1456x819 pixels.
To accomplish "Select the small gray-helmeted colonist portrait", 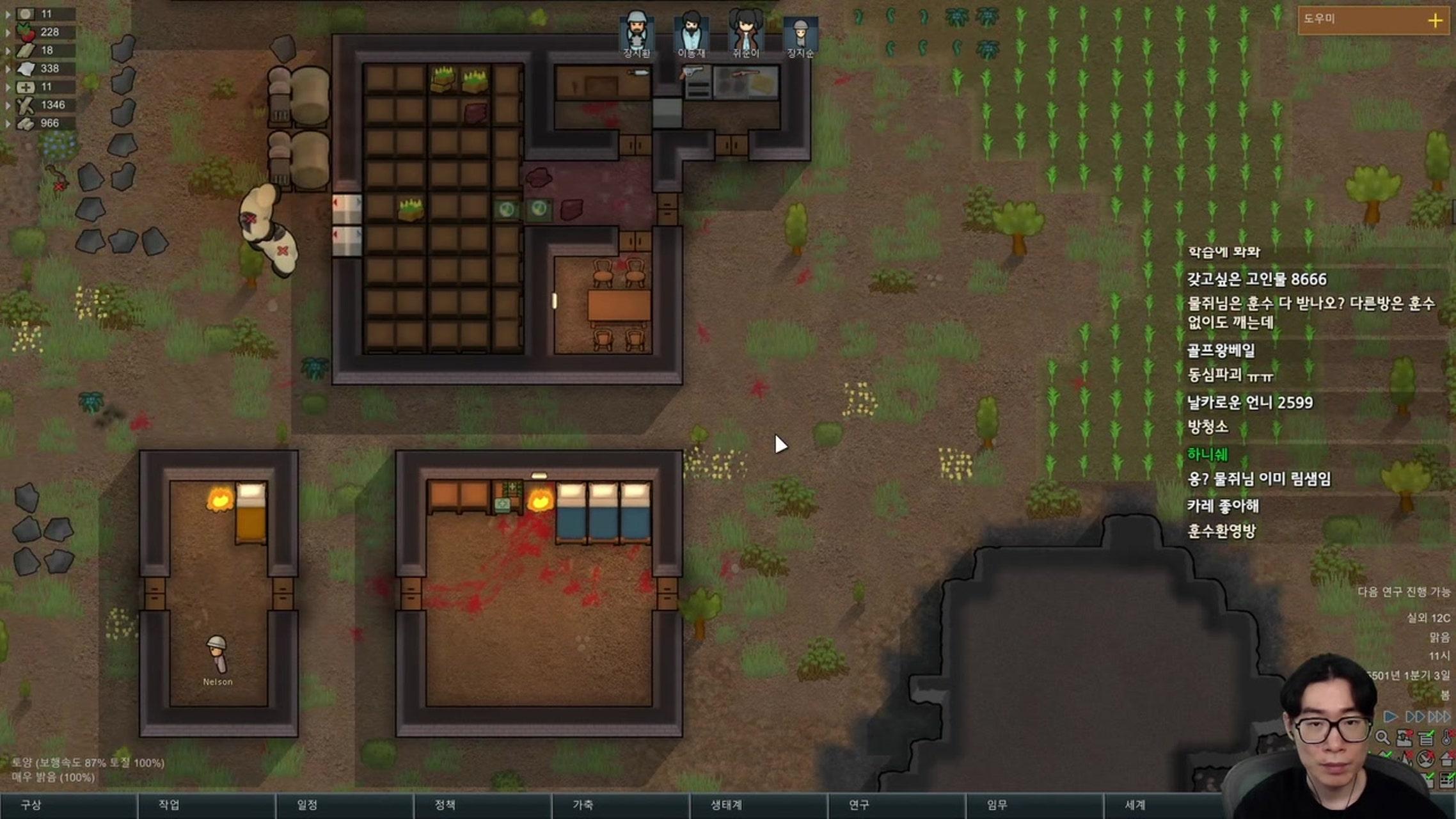I will 800,33.
